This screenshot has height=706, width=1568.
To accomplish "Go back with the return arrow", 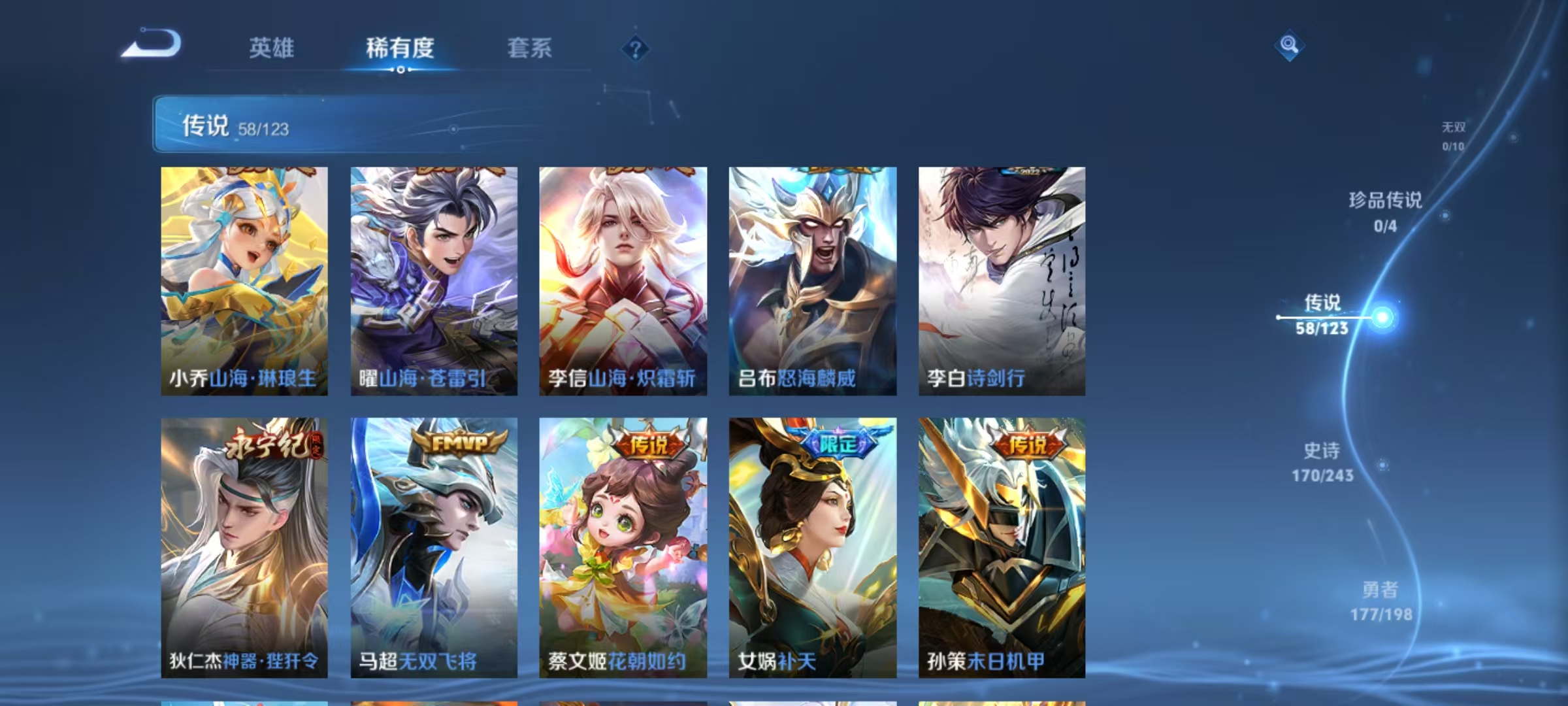I will [x=152, y=44].
